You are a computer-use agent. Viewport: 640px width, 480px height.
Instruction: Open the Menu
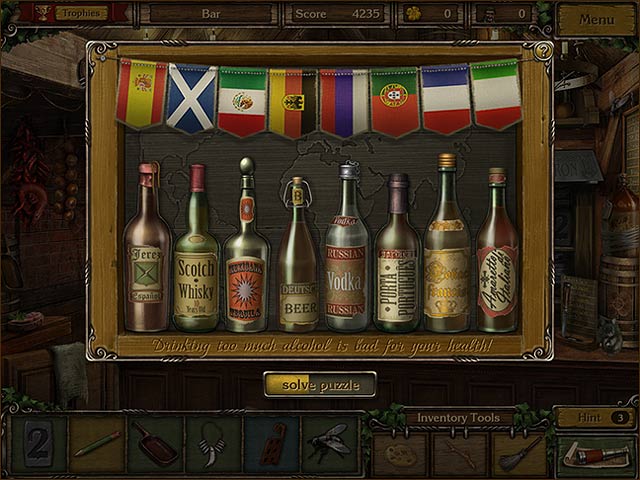pos(596,19)
